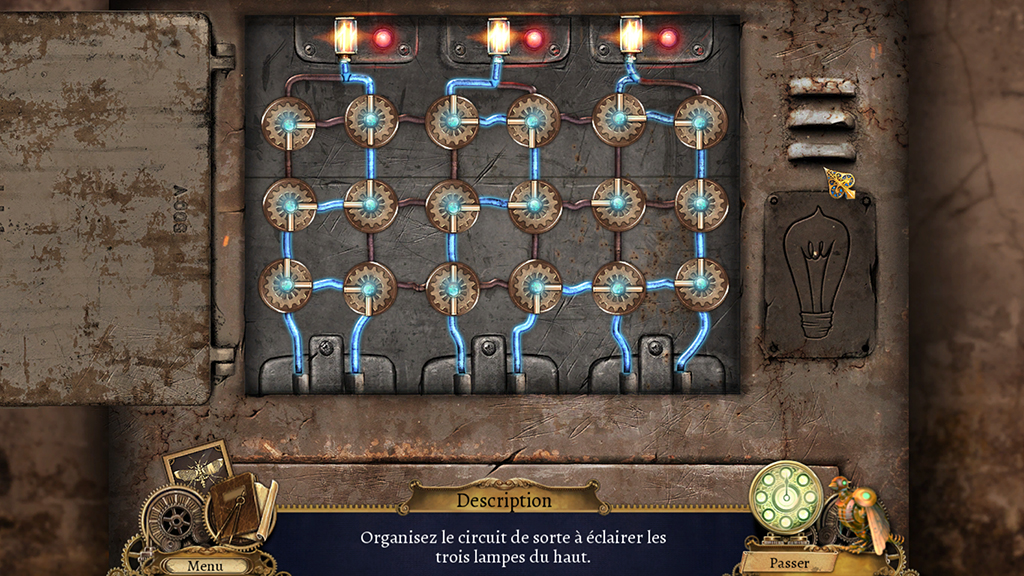Select the Description tab header
This screenshot has height=576, width=1024.
(x=504, y=499)
